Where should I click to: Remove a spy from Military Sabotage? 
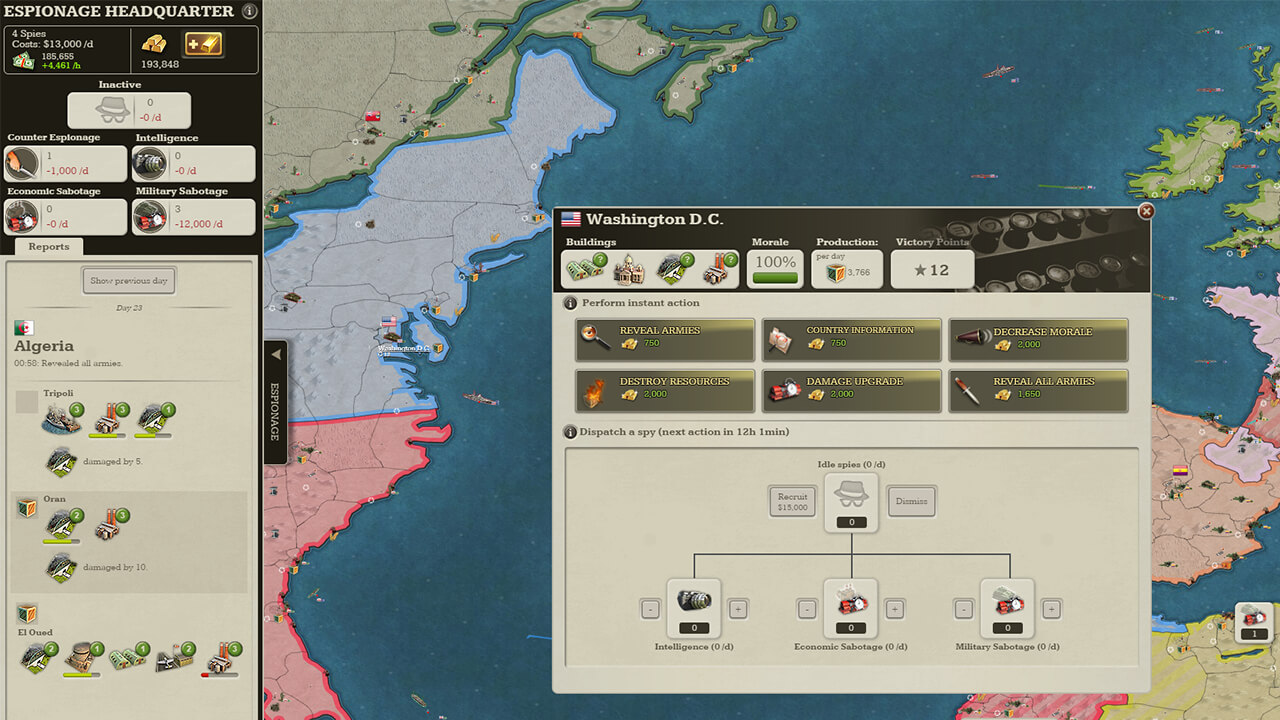964,608
